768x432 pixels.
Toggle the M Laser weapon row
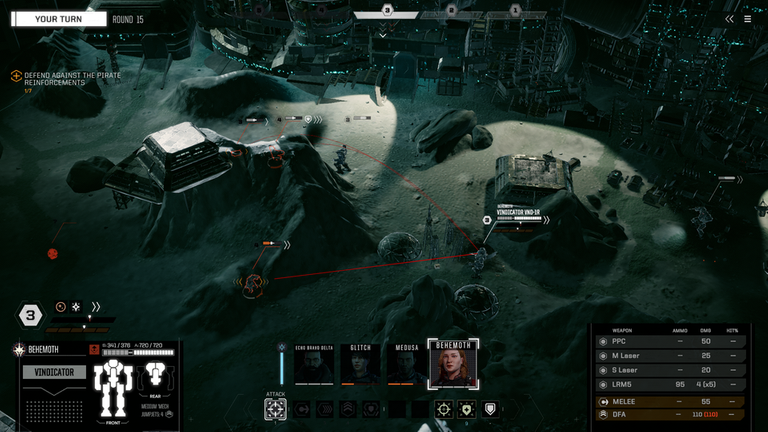[670, 355]
